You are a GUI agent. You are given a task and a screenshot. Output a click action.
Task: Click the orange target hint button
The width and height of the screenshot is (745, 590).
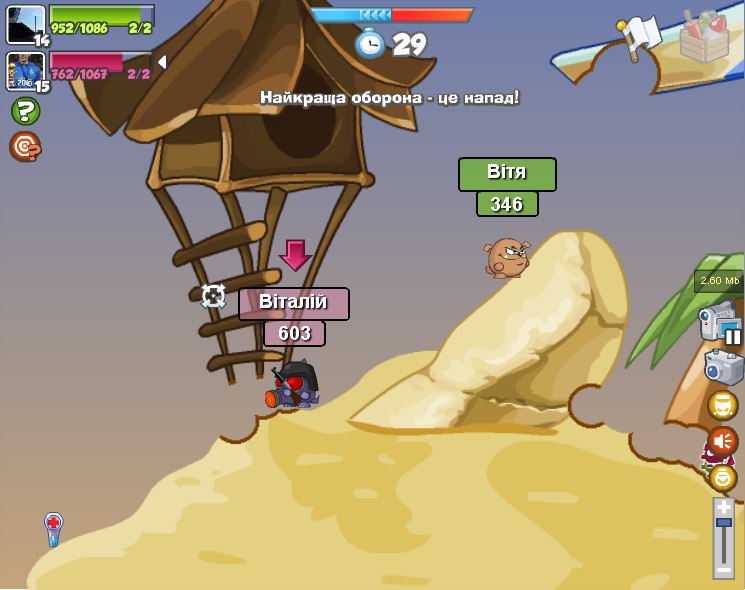[25, 147]
